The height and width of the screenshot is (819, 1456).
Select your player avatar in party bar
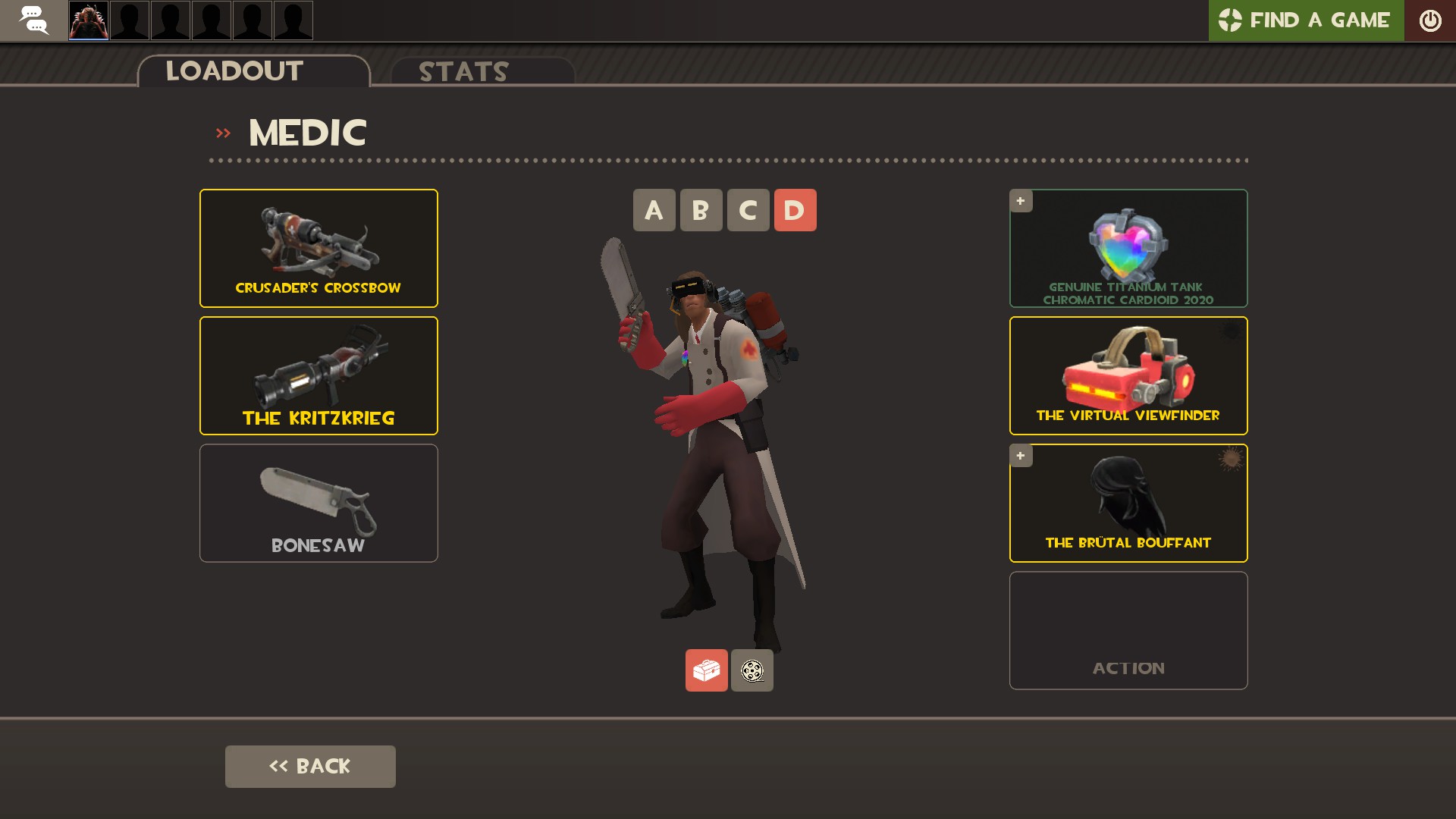pyautogui.click(x=89, y=20)
